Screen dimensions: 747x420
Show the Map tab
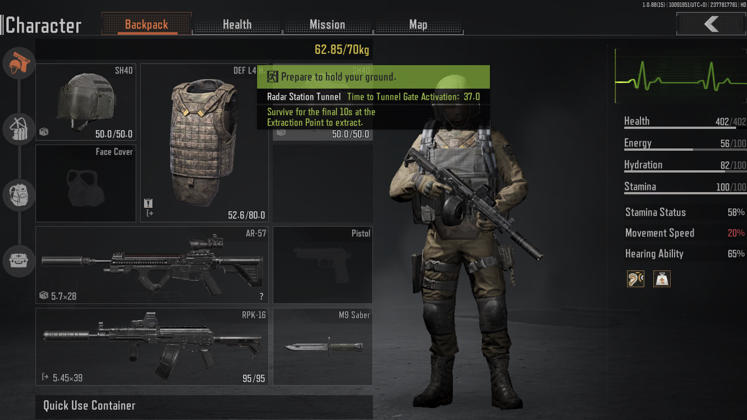point(418,24)
